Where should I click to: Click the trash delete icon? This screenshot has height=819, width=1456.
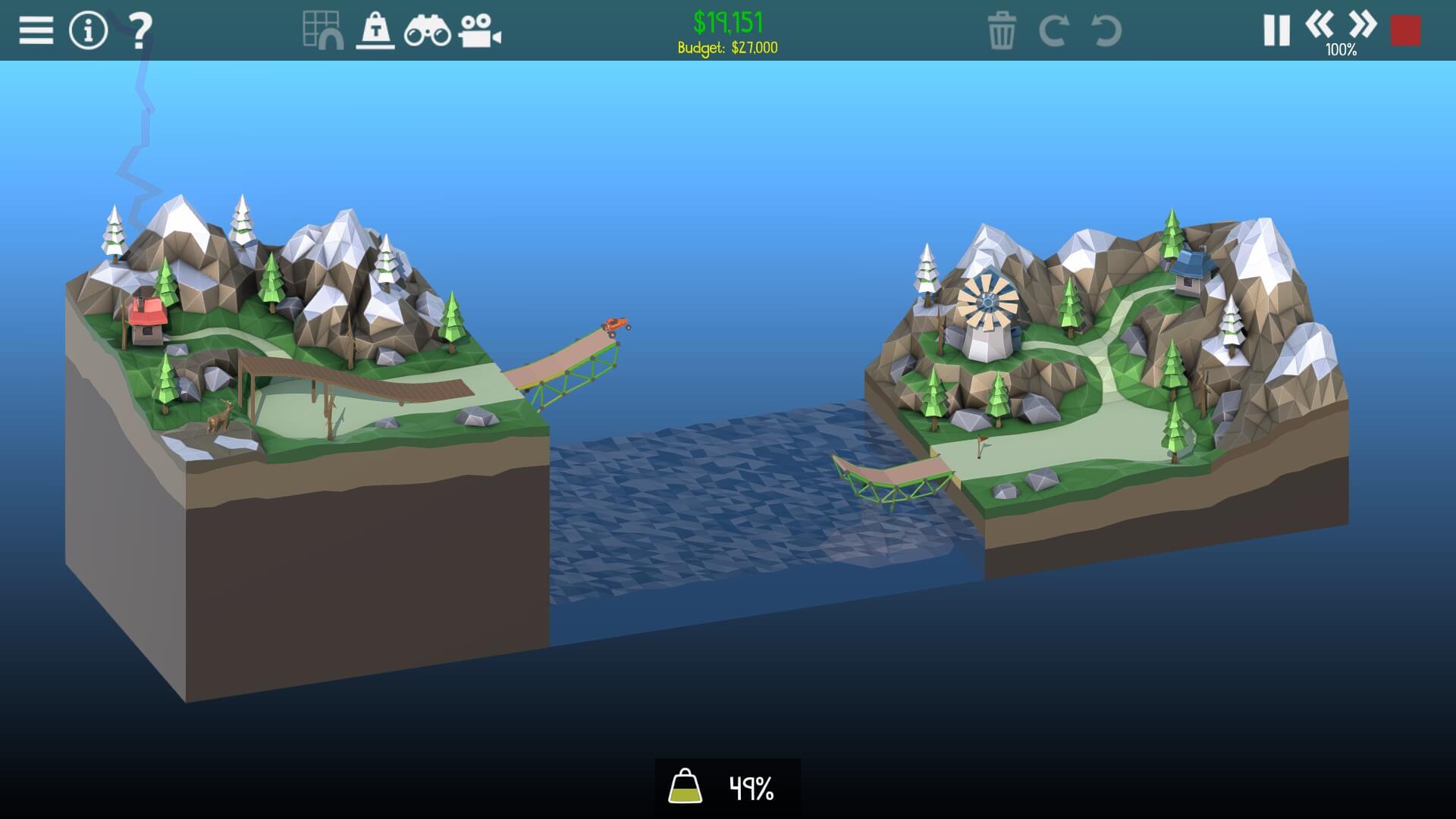(x=1003, y=32)
